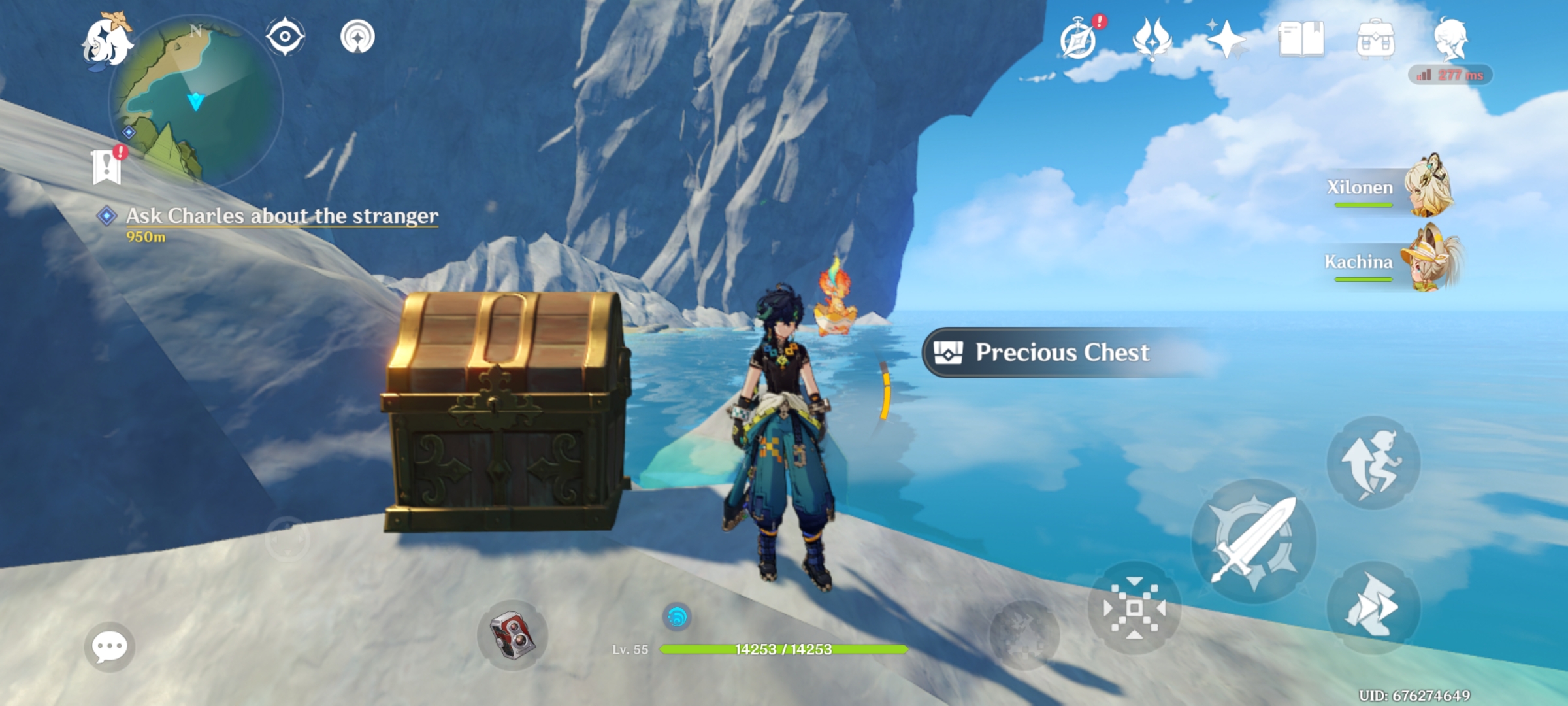Open the quest navigation tracker beside the compass
Screen dimensions: 1568x706
pos(356,36)
